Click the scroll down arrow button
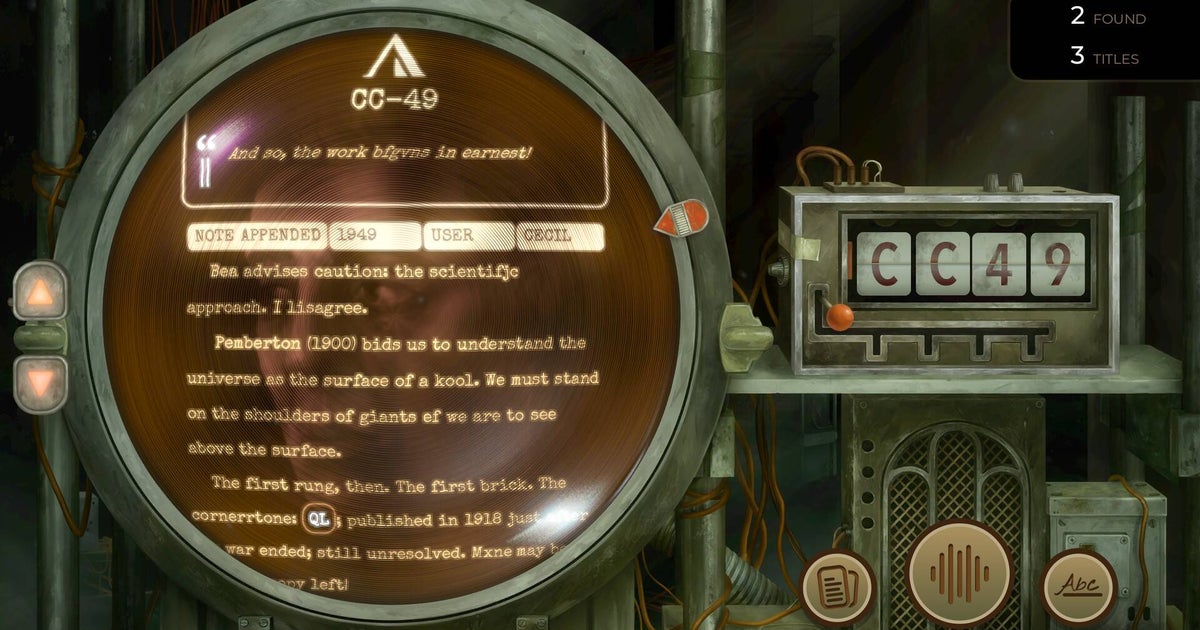The width and height of the screenshot is (1200, 630). click(x=40, y=384)
